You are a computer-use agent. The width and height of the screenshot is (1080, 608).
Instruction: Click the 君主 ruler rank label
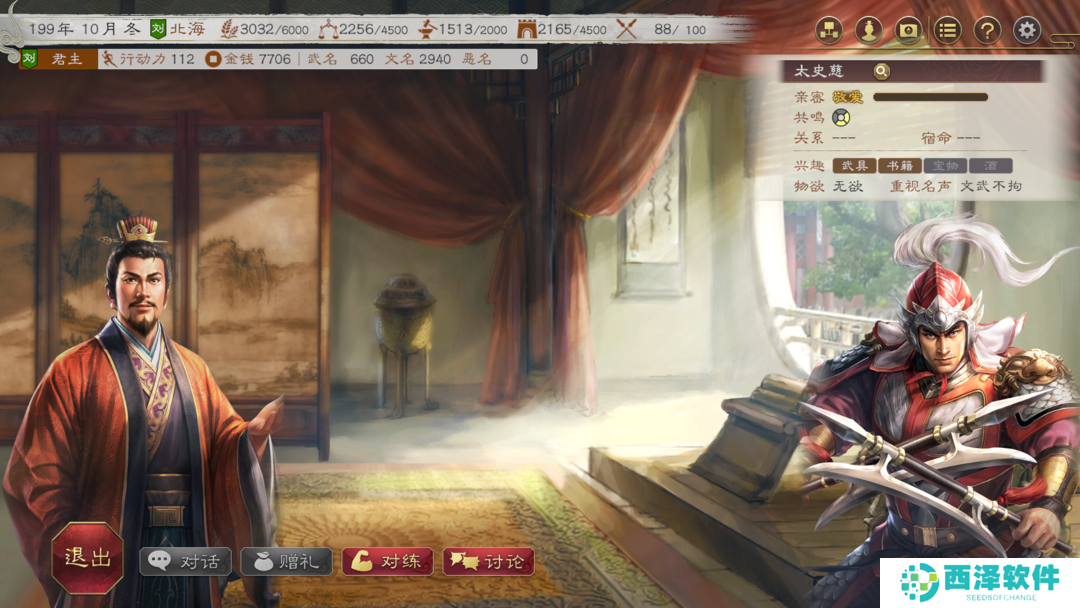[67, 59]
